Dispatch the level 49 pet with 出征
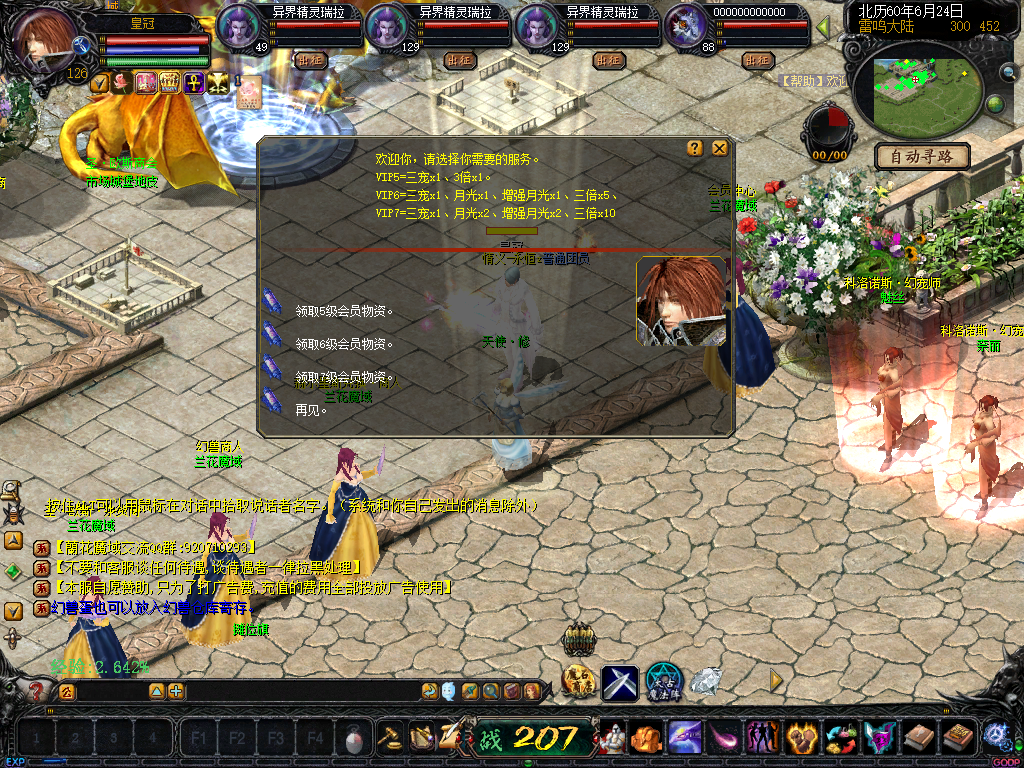This screenshot has height=768, width=1024. (x=310, y=60)
